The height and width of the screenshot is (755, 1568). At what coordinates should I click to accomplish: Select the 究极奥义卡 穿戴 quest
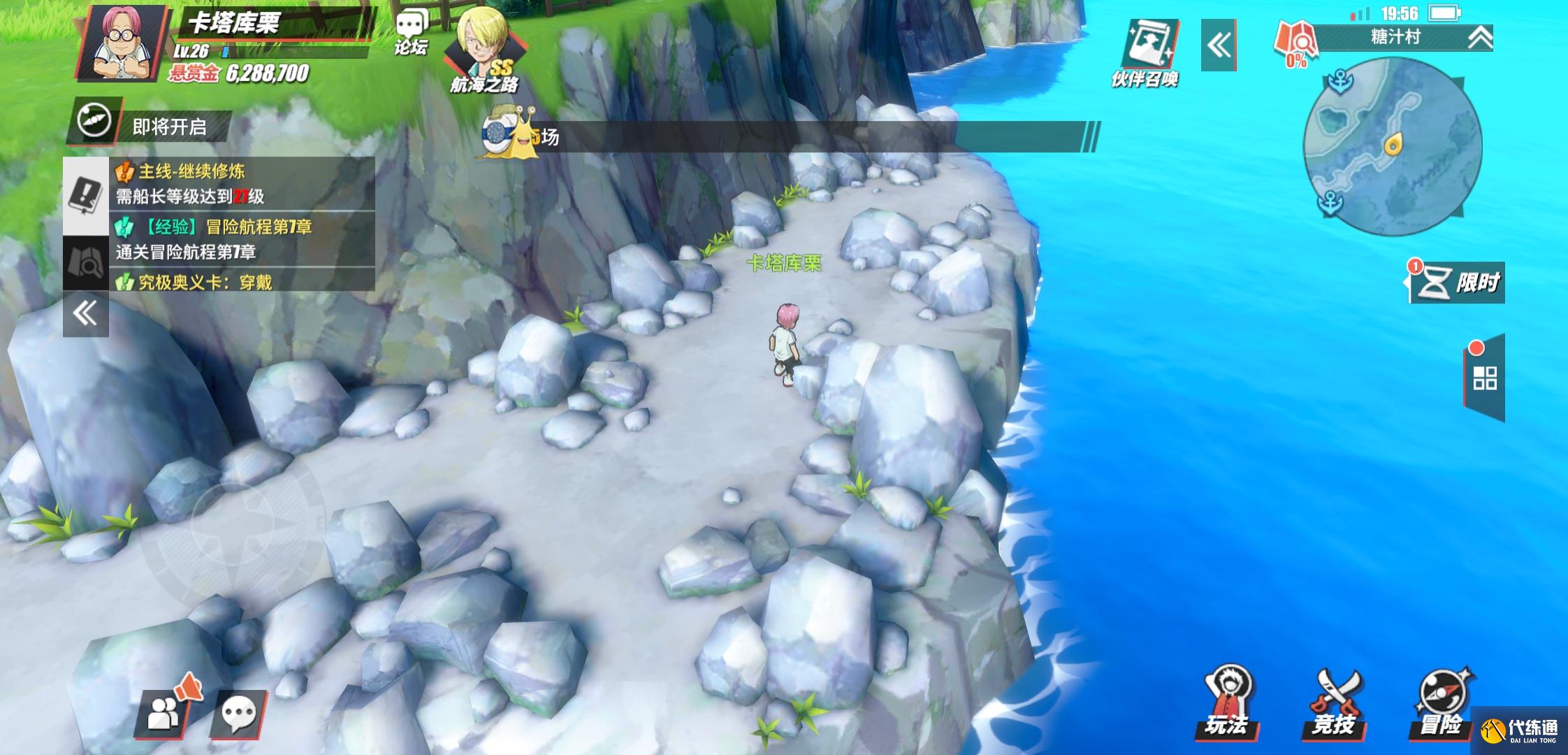pyautogui.click(x=241, y=281)
